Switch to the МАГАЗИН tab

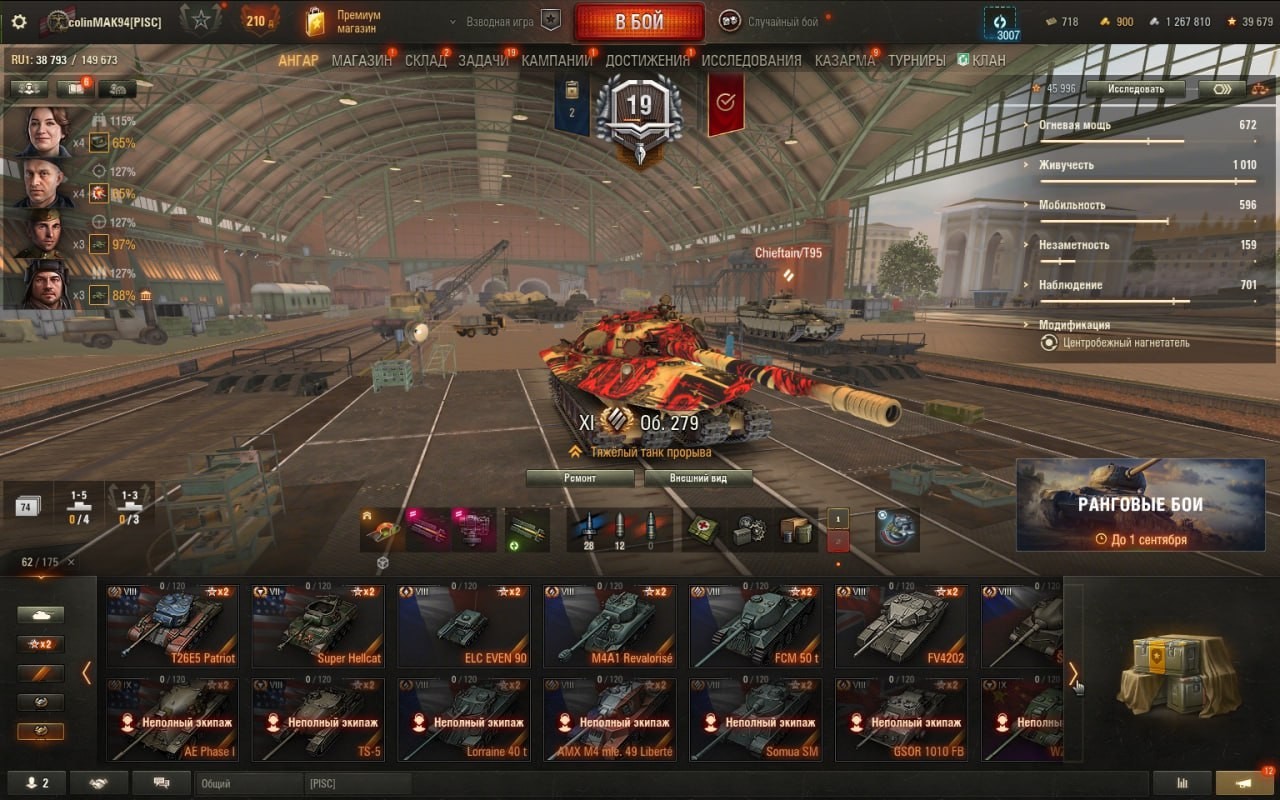click(361, 60)
